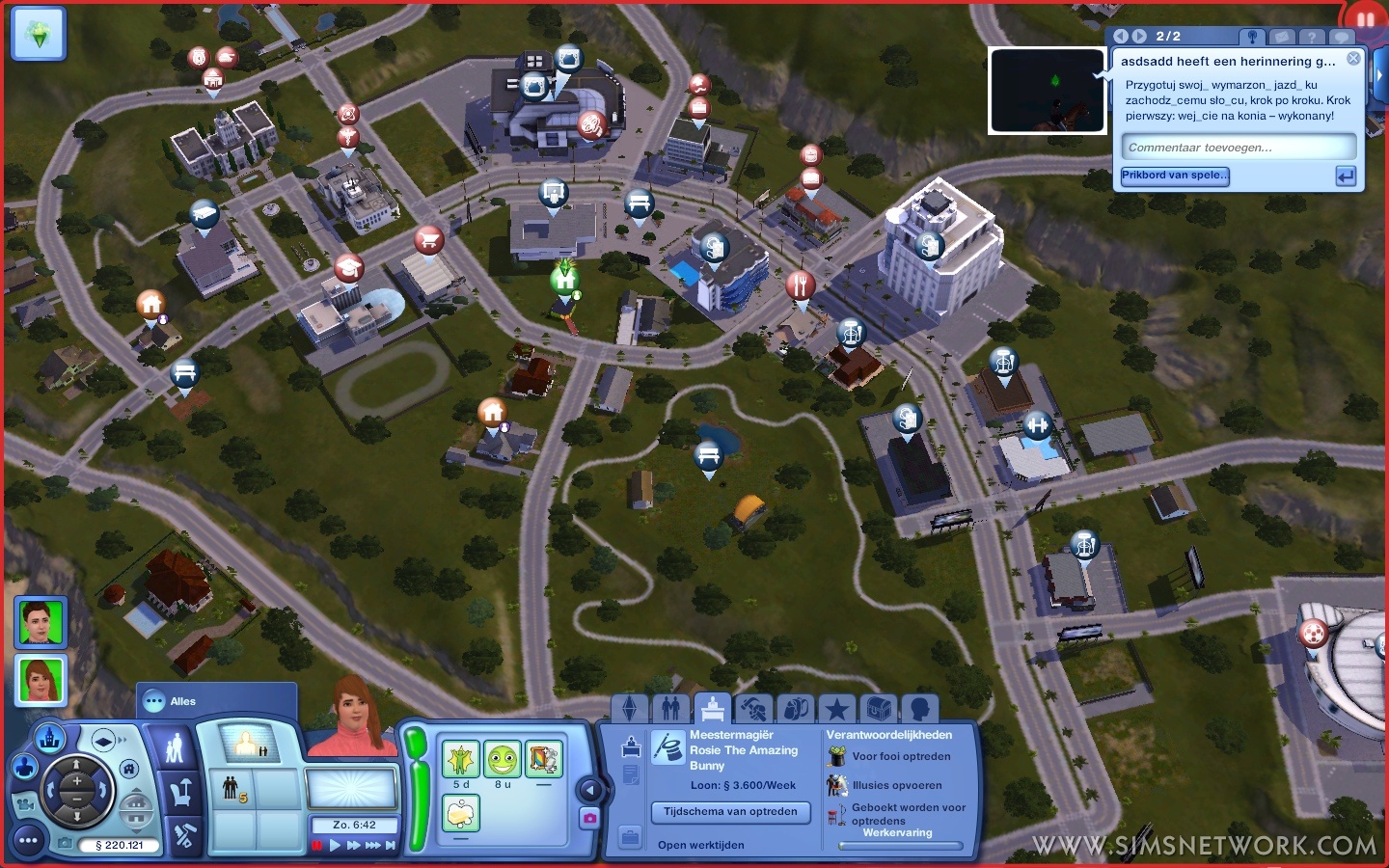This screenshot has height=868, width=1389.
Task: Switch to the skills tab with hammer icon
Action: point(753,709)
